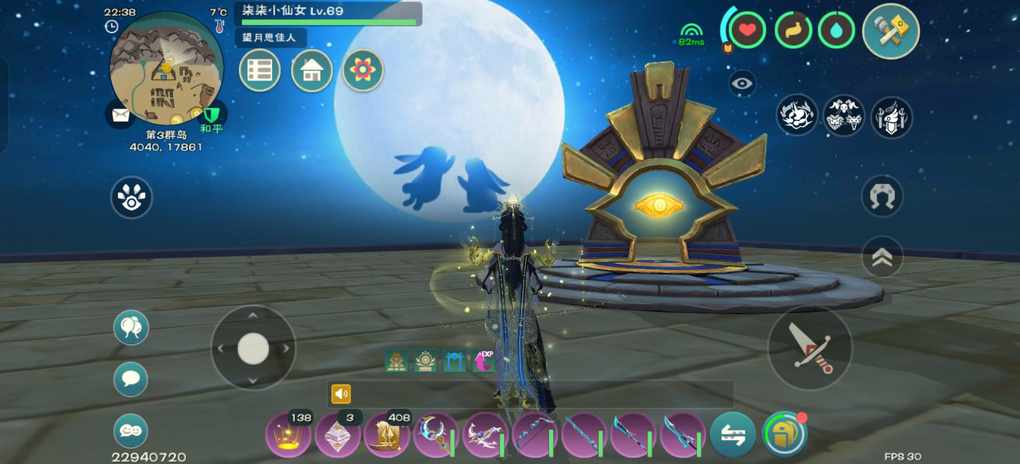The image size is (1020, 464).
Task: Open the list menu button
Action: click(x=260, y=71)
